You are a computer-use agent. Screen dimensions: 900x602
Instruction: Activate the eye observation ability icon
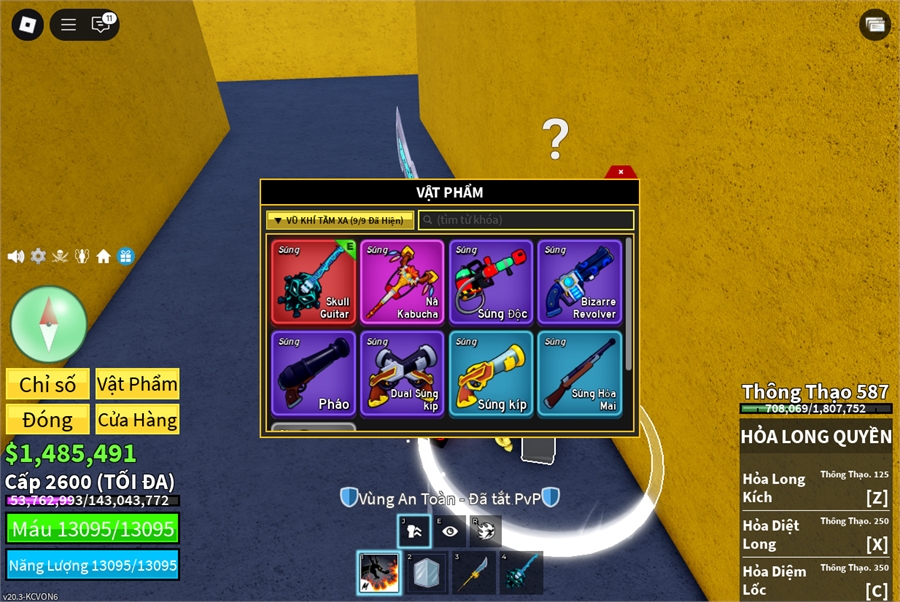[x=450, y=532]
